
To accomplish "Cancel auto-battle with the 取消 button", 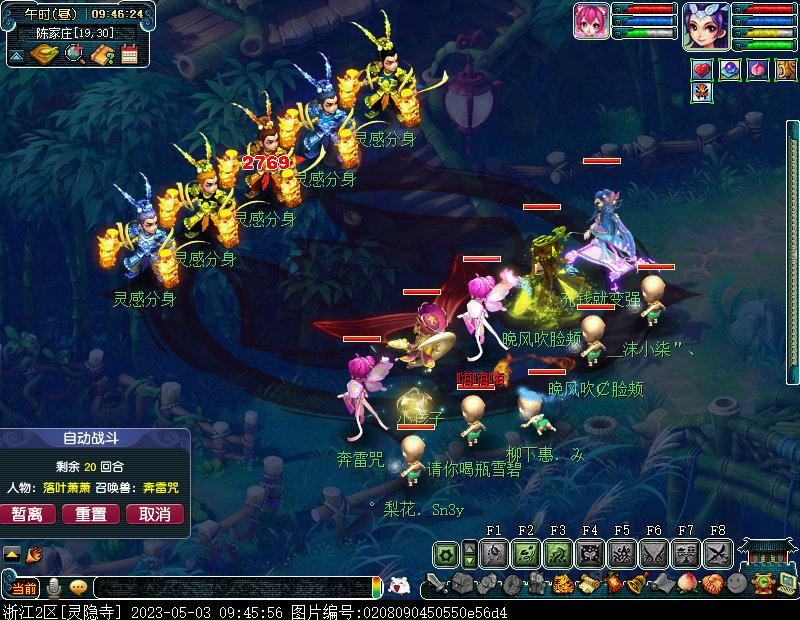I will 154,514.
